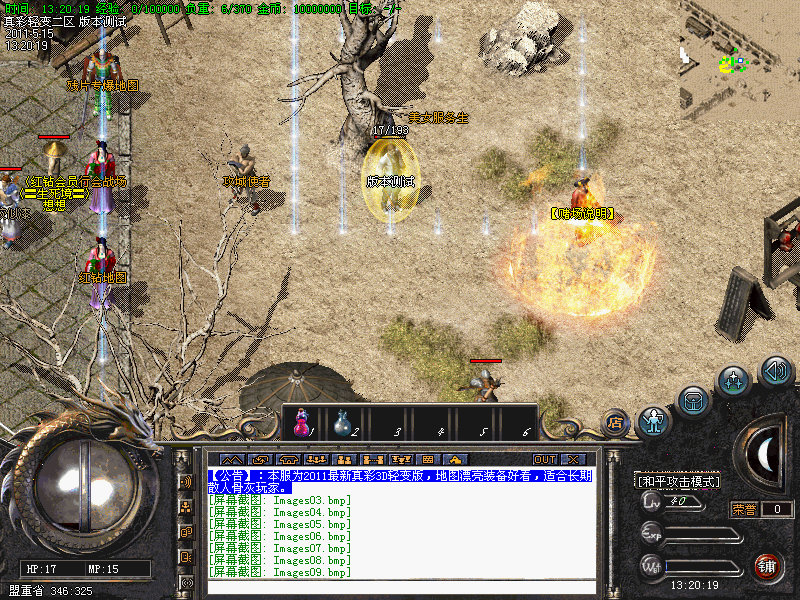800x600 pixels.
Task: Toggle sound with the speaker button
Action: coord(776,371)
